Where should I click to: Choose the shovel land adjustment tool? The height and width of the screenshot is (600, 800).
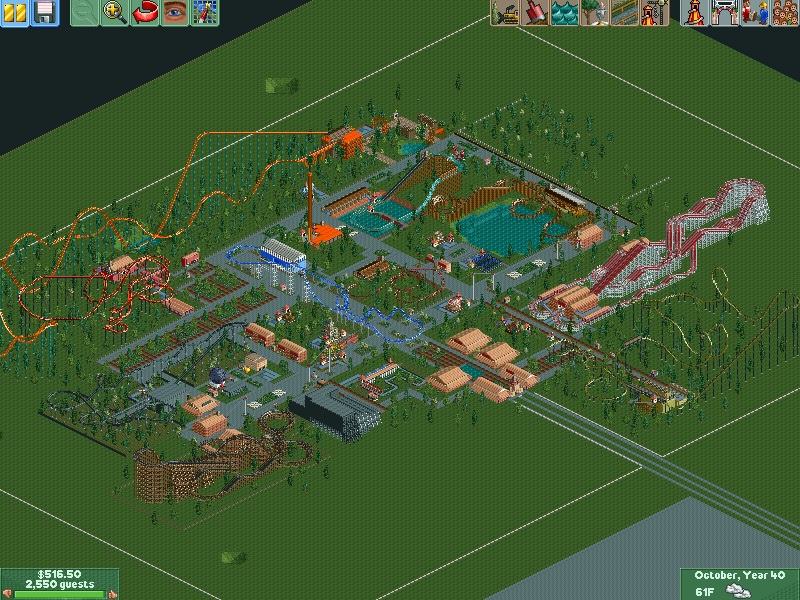click(x=536, y=13)
